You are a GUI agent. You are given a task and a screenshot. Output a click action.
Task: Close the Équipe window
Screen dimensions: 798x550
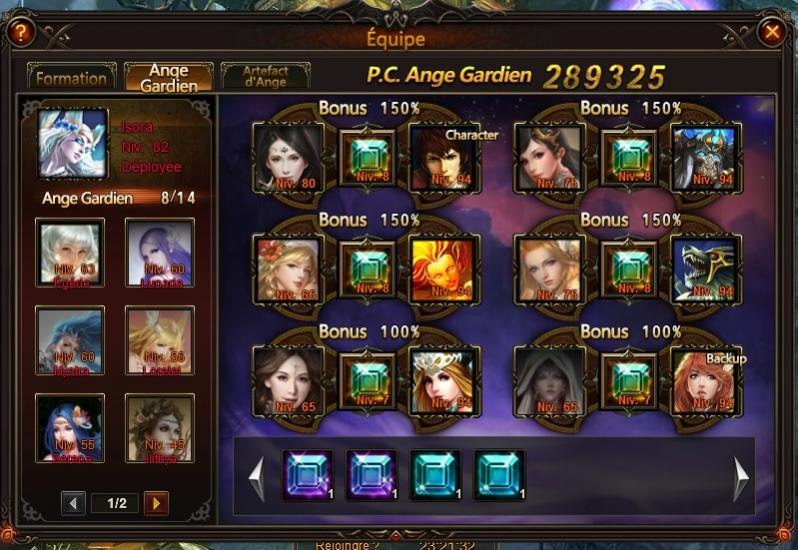771,33
